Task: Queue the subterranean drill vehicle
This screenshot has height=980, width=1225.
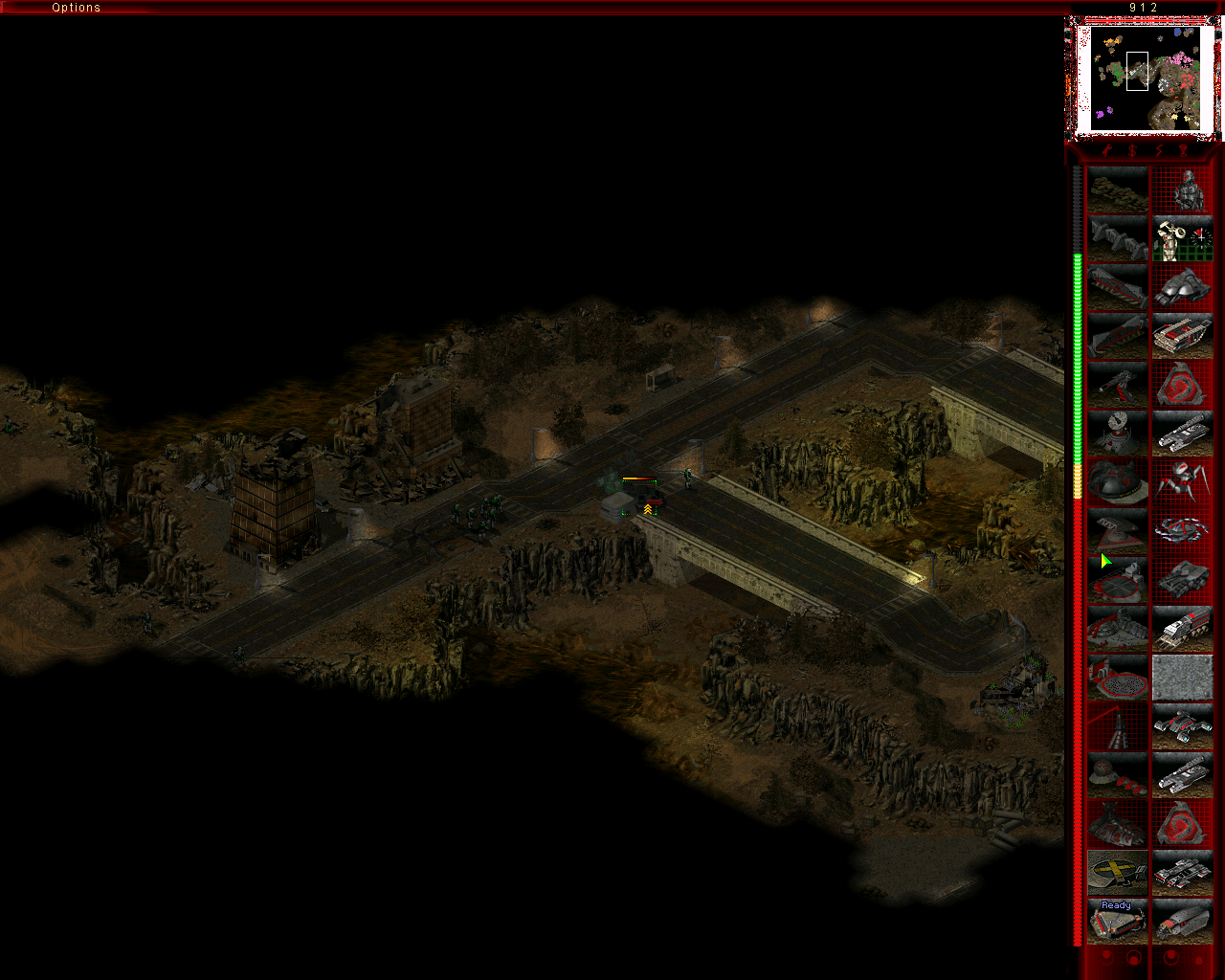Action: (1183, 923)
